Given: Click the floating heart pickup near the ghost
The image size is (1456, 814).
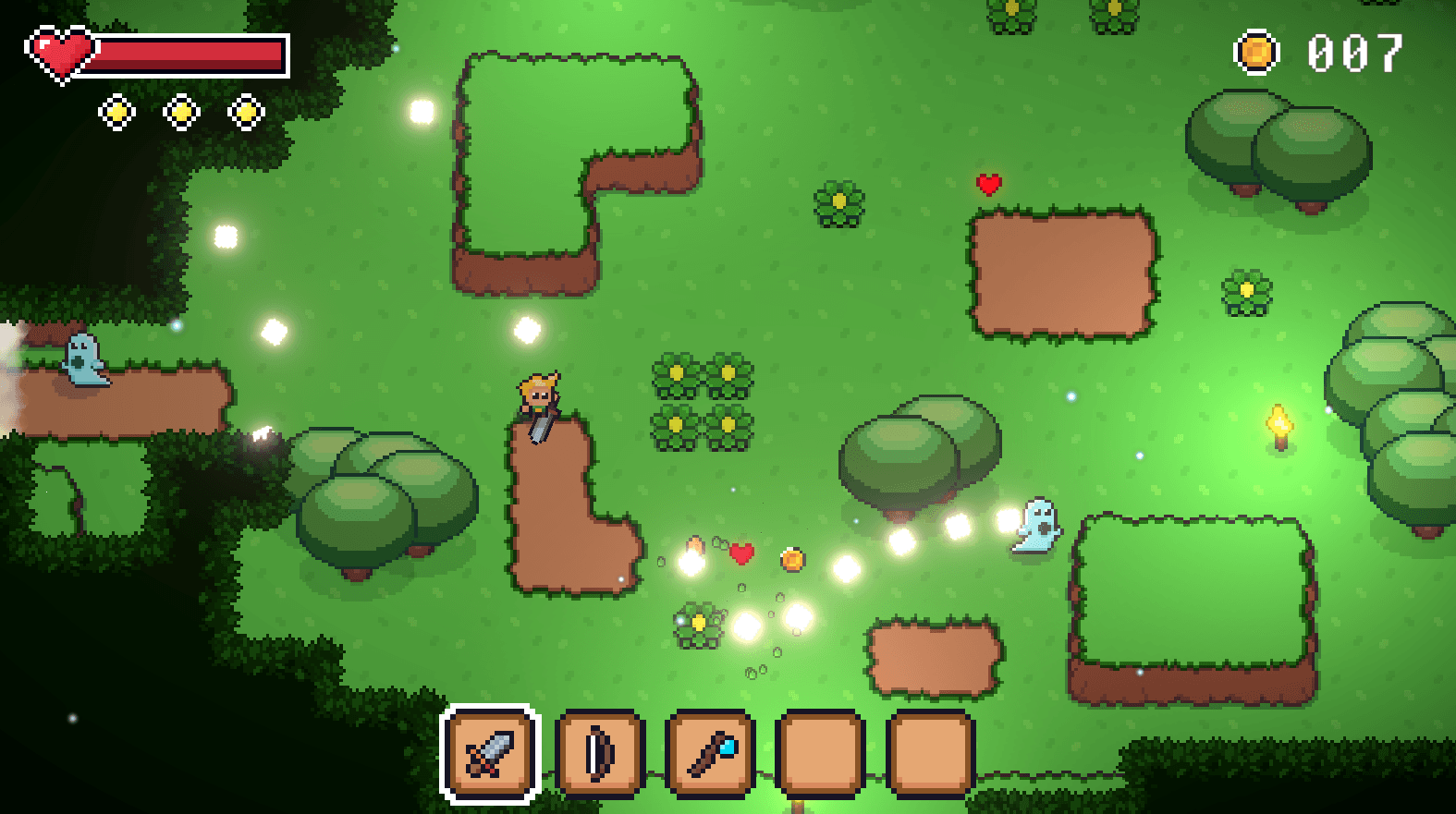Looking at the screenshot, I should click(740, 555).
